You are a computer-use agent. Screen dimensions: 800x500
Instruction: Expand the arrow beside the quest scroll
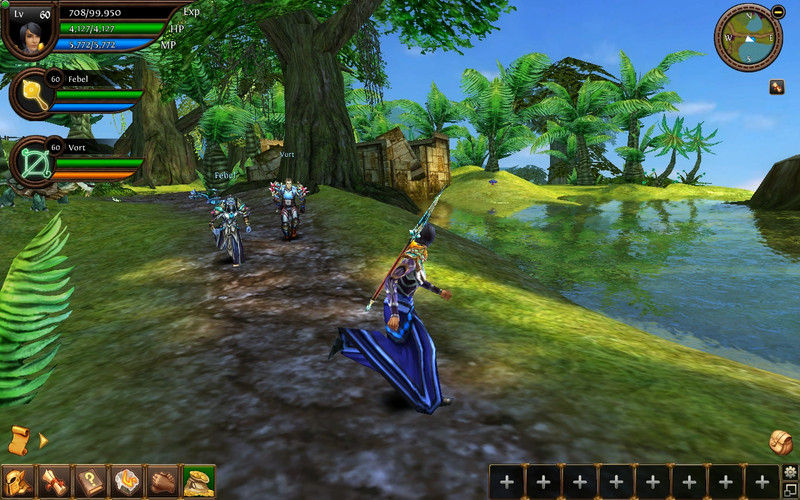click(x=43, y=440)
